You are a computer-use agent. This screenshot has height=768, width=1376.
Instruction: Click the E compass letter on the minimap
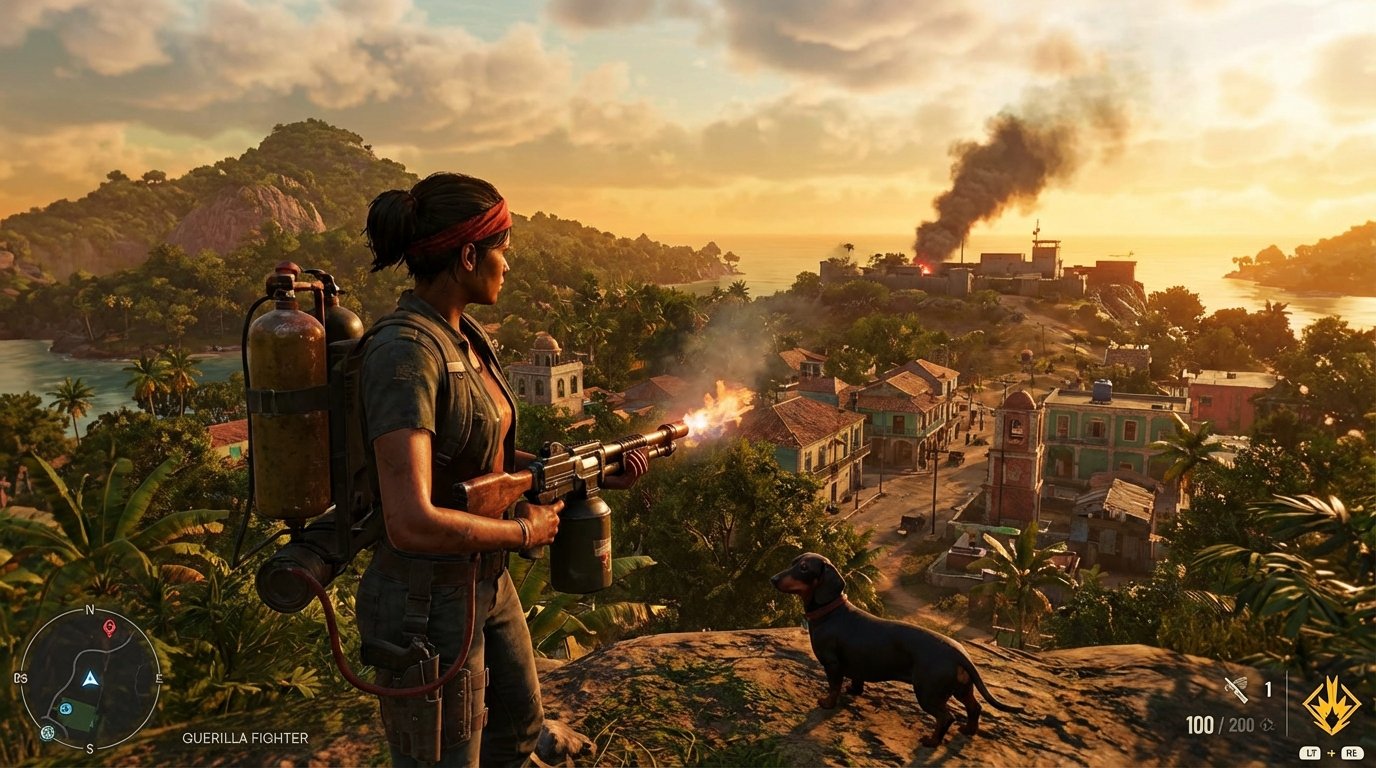click(x=159, y=678)
